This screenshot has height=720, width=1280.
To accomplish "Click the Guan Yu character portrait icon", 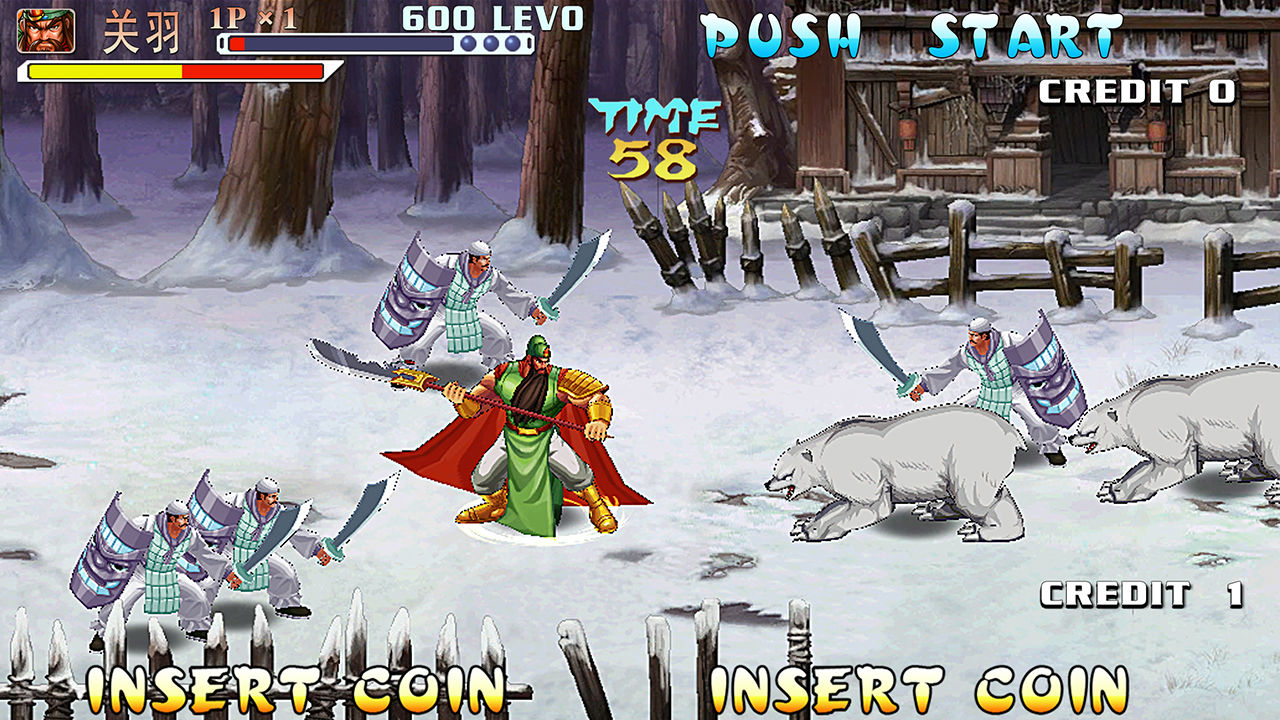I will pos(47,31).
